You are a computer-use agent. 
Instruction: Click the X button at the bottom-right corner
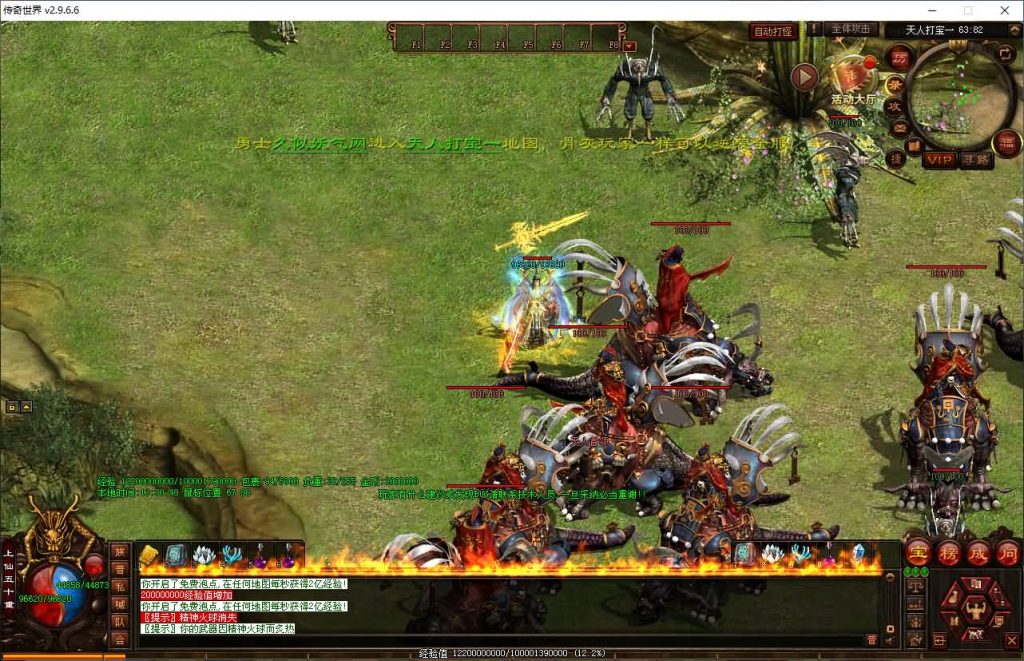tap(1012, 639)
